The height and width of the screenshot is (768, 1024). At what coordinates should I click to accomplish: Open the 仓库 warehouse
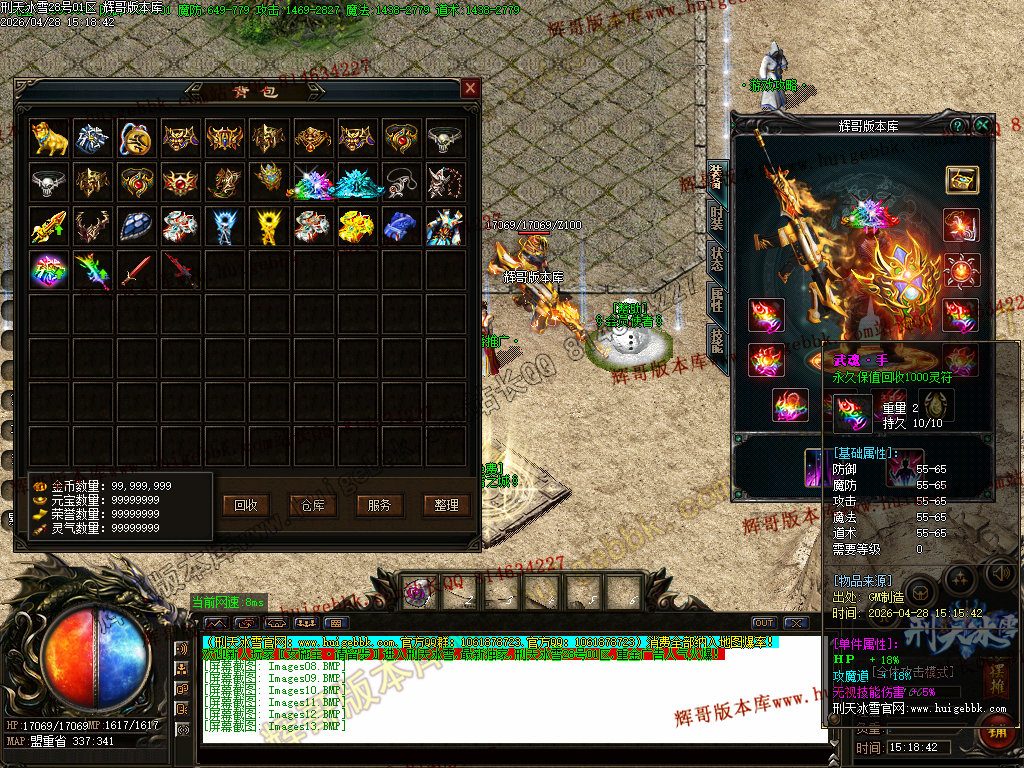tap(313, 505)
